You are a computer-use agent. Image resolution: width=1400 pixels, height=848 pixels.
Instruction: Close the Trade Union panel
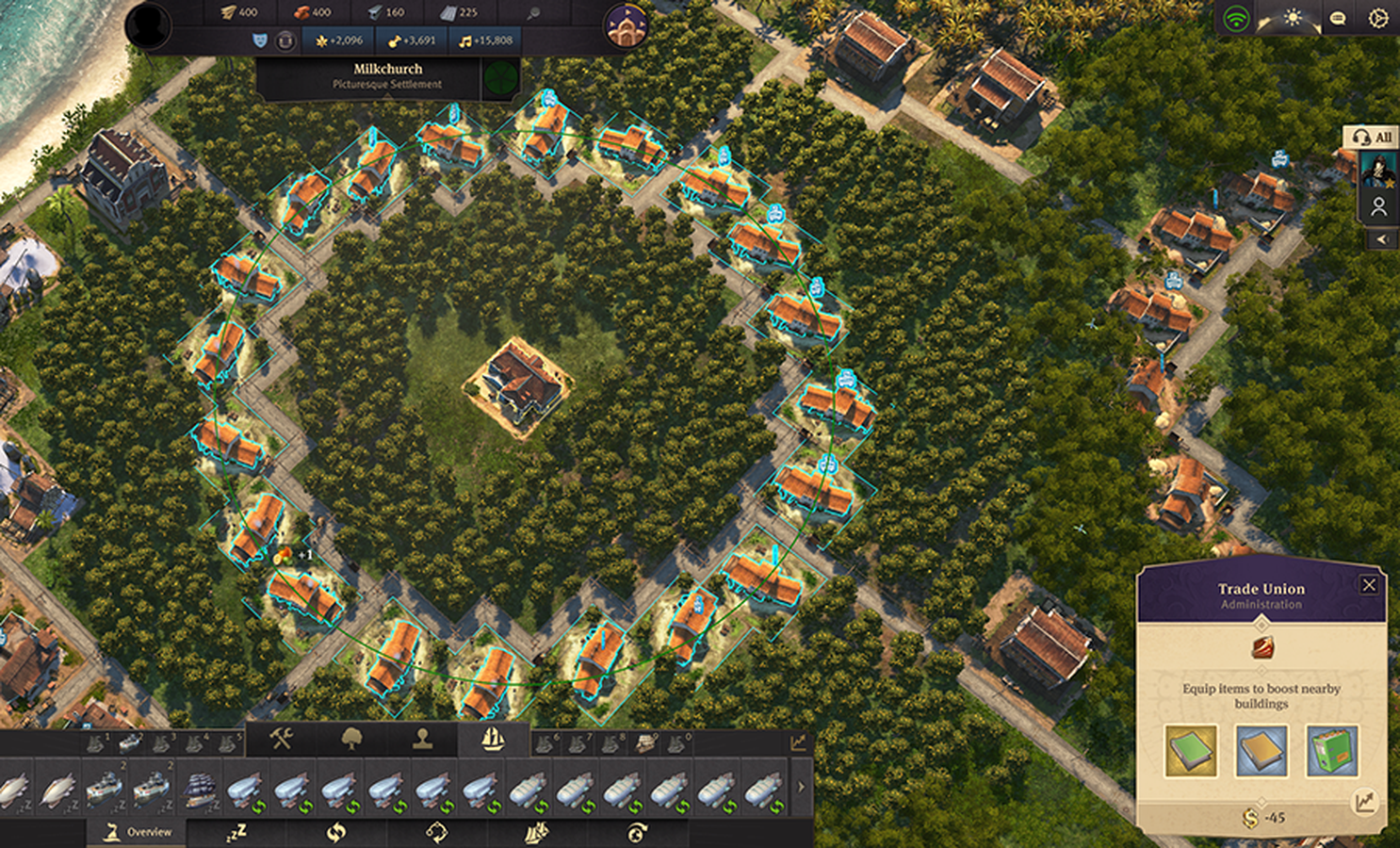click(1369, 585)
